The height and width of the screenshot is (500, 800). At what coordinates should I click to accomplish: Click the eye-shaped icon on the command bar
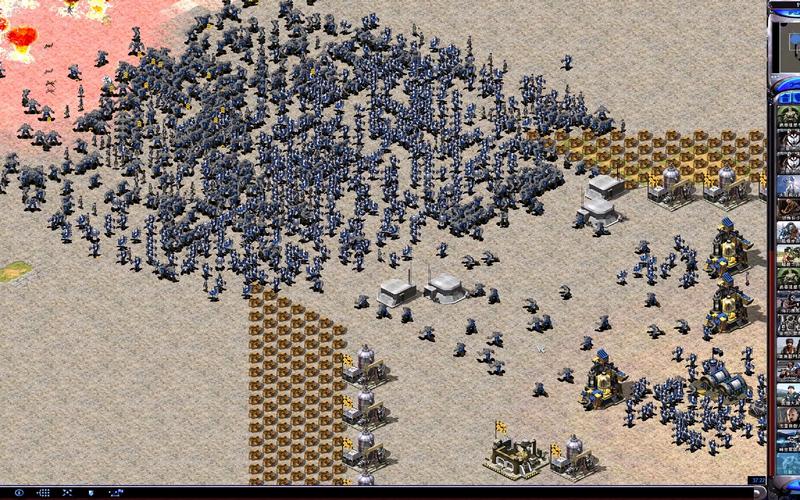(x=19, y=492)
